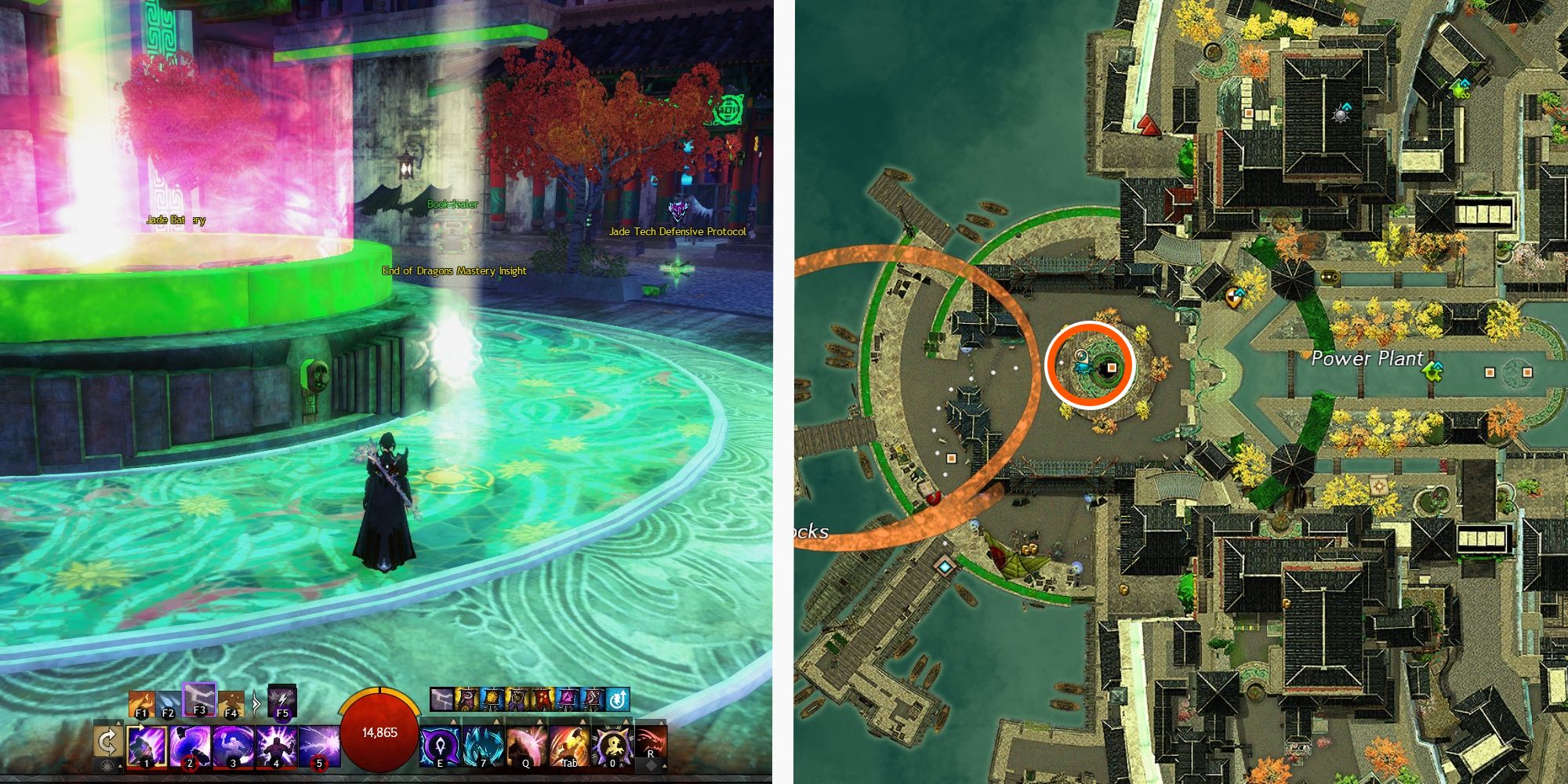Click the red health orb showing 14,865
Screen dimensions: 1568x784
[x=380, y=731]
